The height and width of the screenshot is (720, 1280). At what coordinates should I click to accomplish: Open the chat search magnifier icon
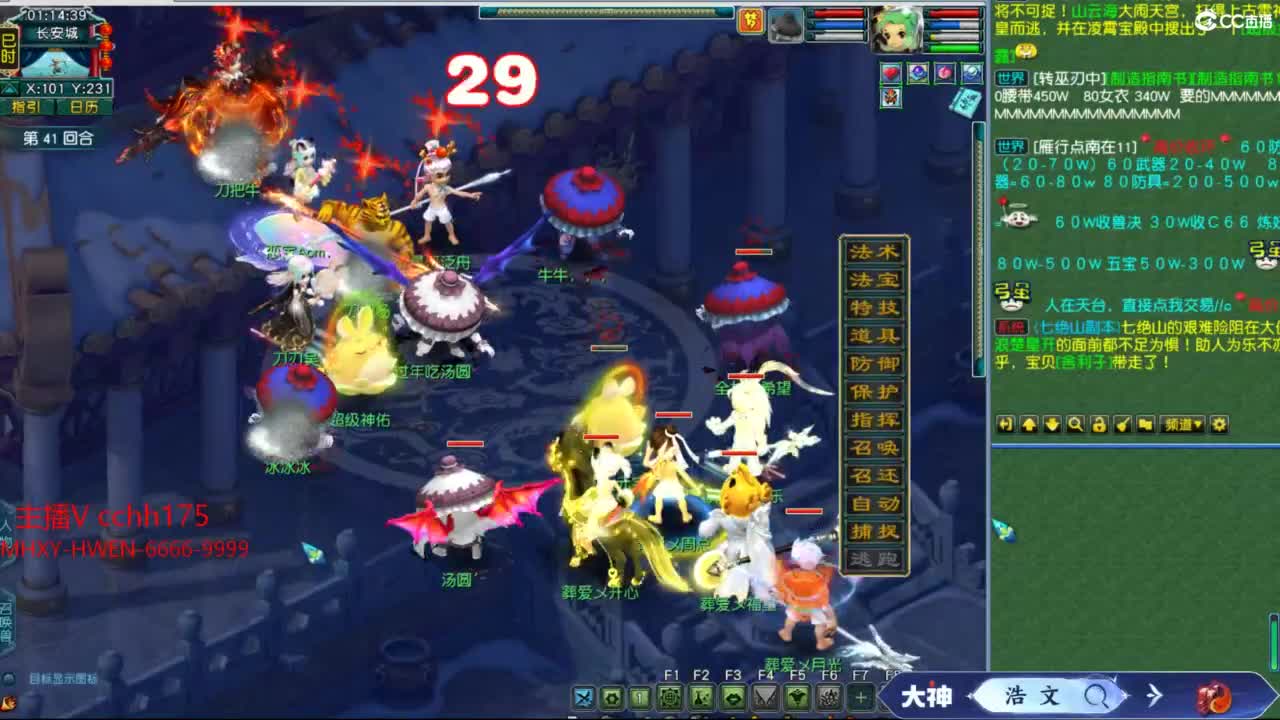[1078, 425]
